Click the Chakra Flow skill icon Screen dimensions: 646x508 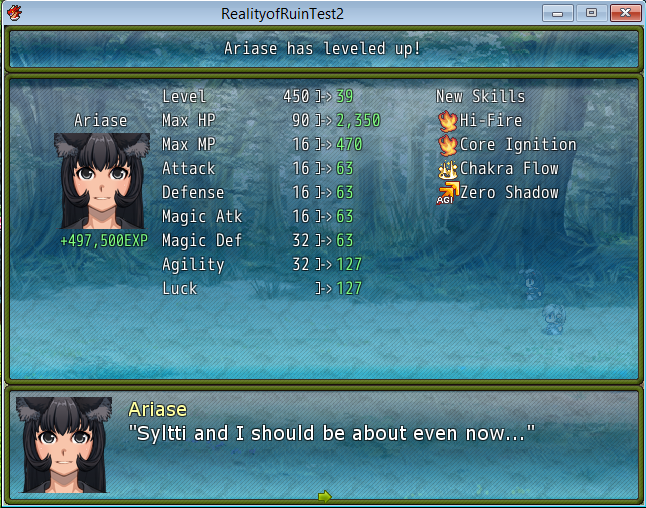point(447,169)
